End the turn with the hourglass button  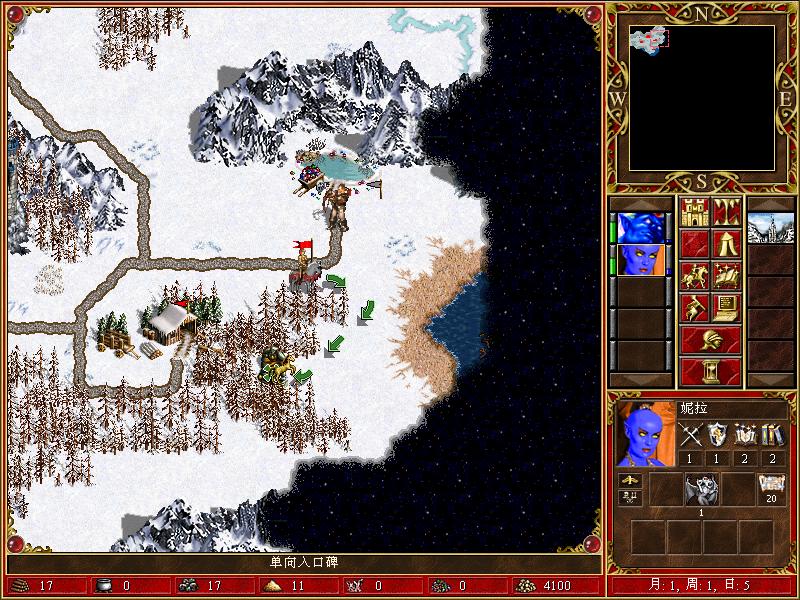(711, 371)
